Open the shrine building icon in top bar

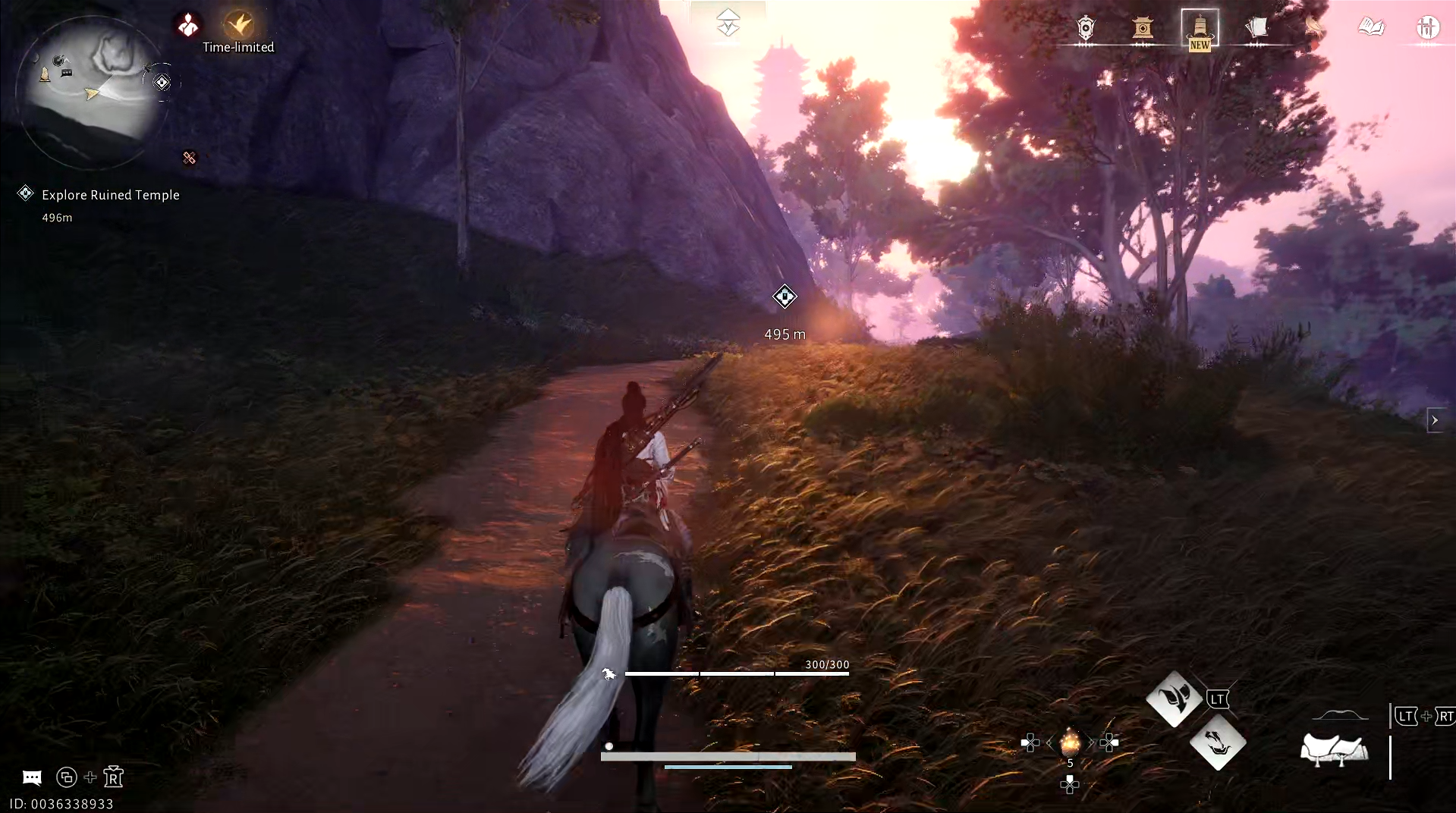pyautogui.click(x=1143, y=29)
